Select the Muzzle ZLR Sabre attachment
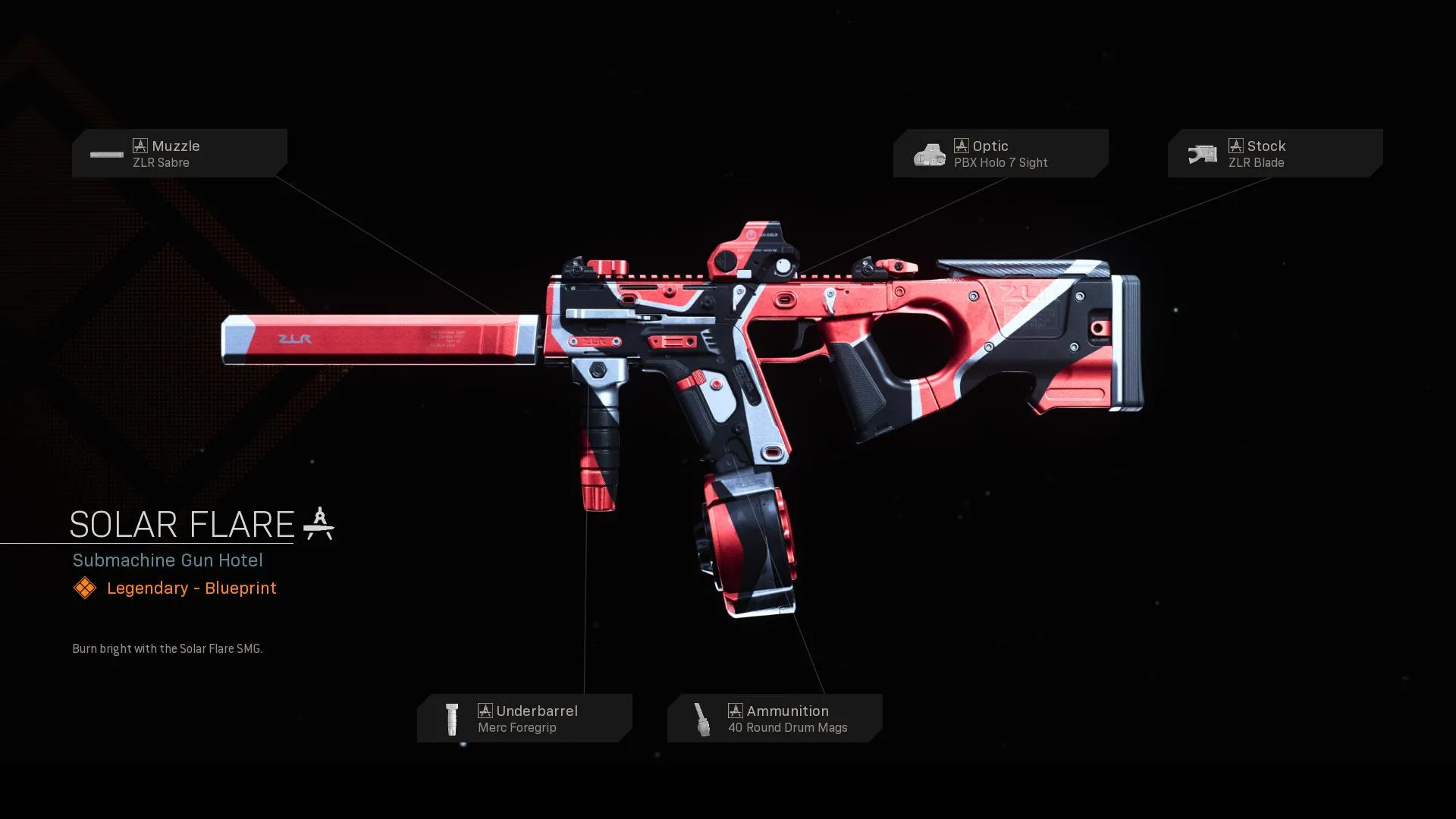 180,153
